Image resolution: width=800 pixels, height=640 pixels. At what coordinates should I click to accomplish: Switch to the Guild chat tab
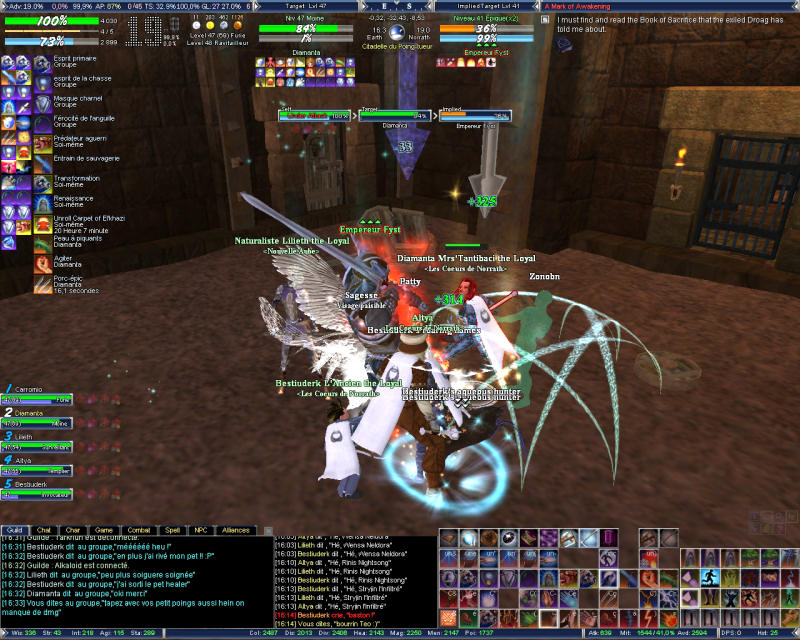[14, 530]
